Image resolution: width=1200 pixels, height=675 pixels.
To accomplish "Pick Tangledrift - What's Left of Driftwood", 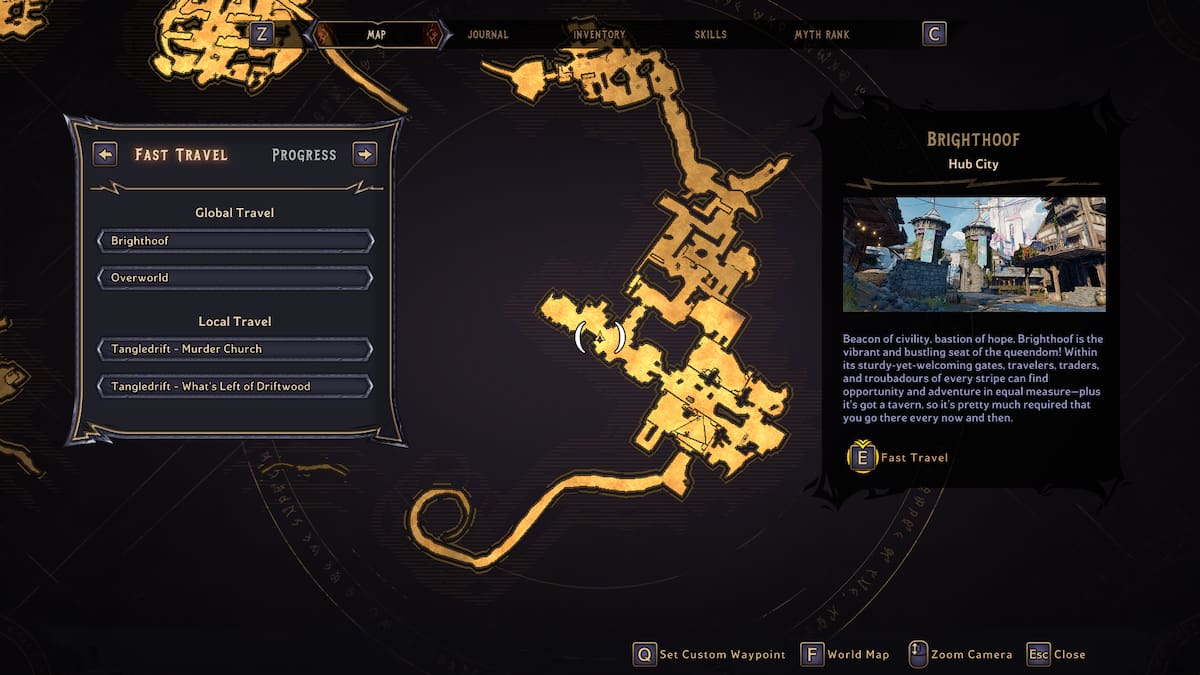I will (x=235, y=386).
